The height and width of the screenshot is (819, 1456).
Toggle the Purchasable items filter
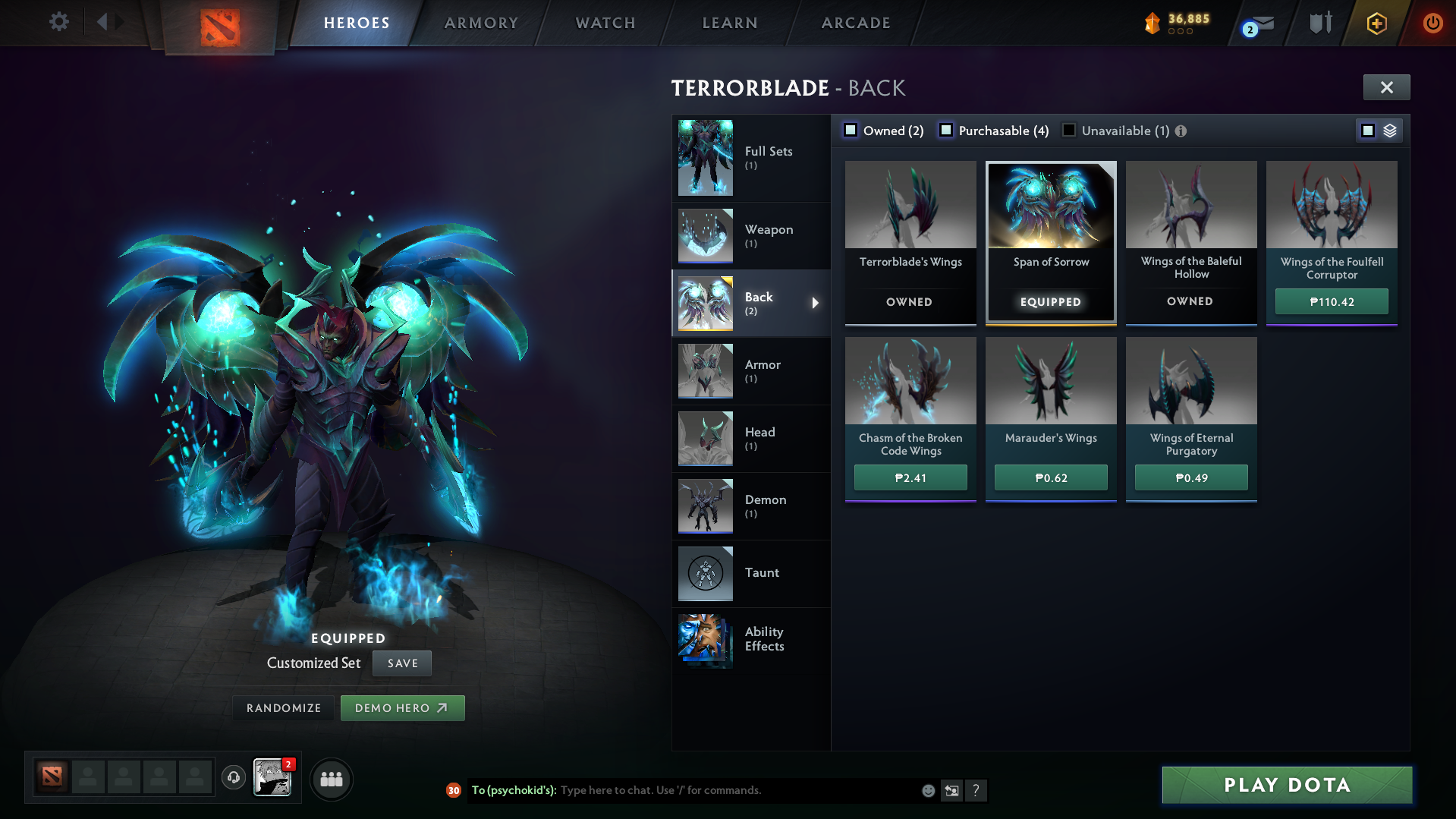[x=946, y=130]
